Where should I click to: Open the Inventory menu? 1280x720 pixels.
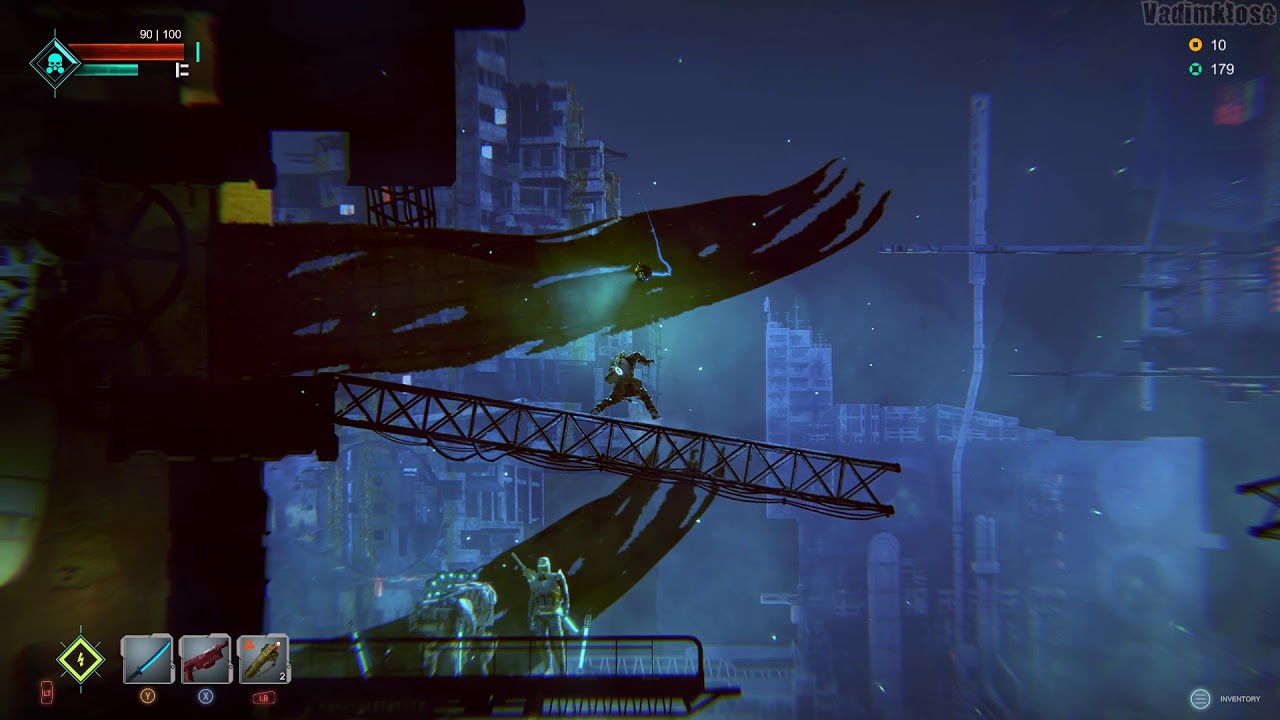pos(1201,699)
